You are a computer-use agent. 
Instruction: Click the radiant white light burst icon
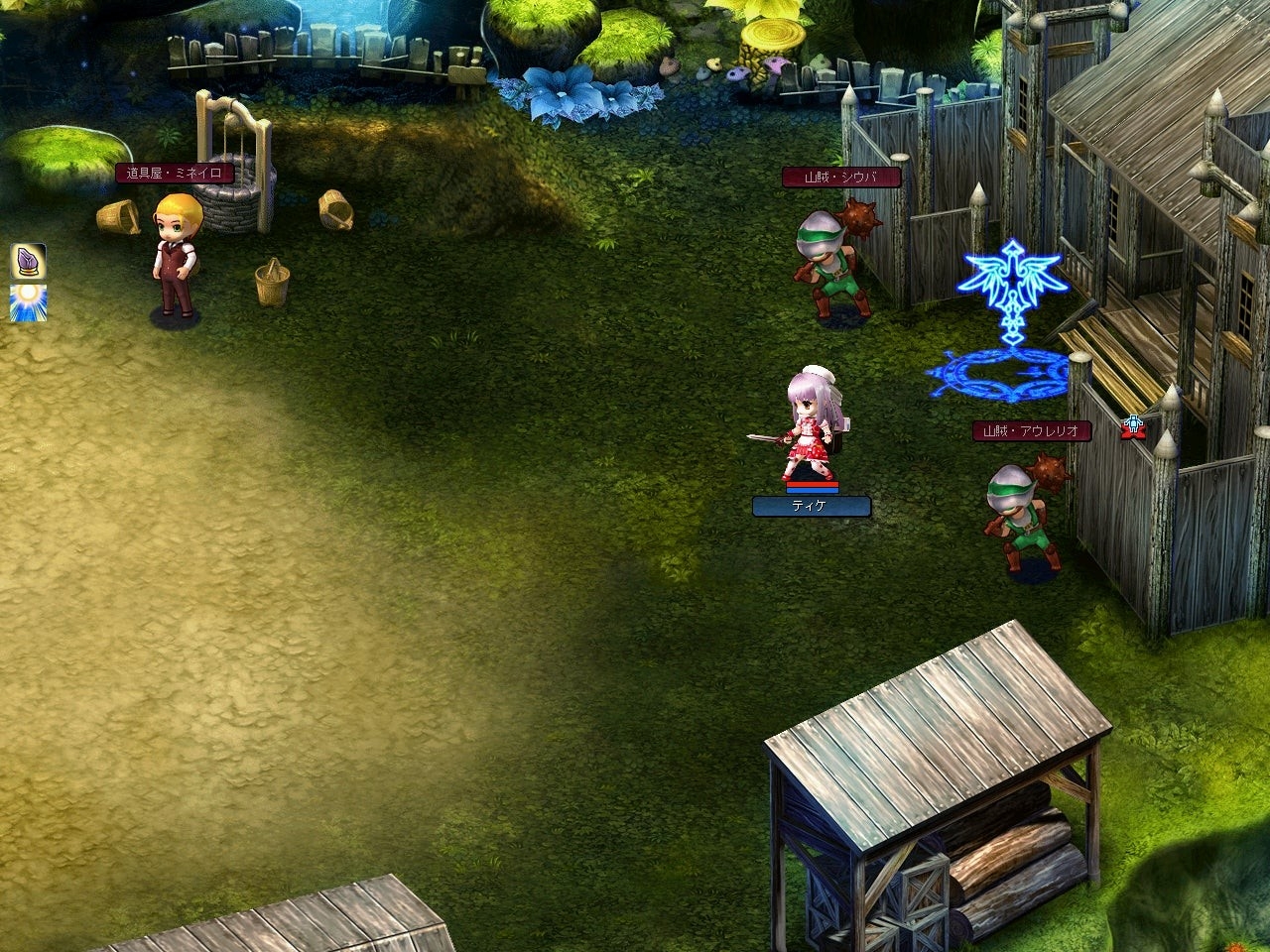click(x=28, y=302)
